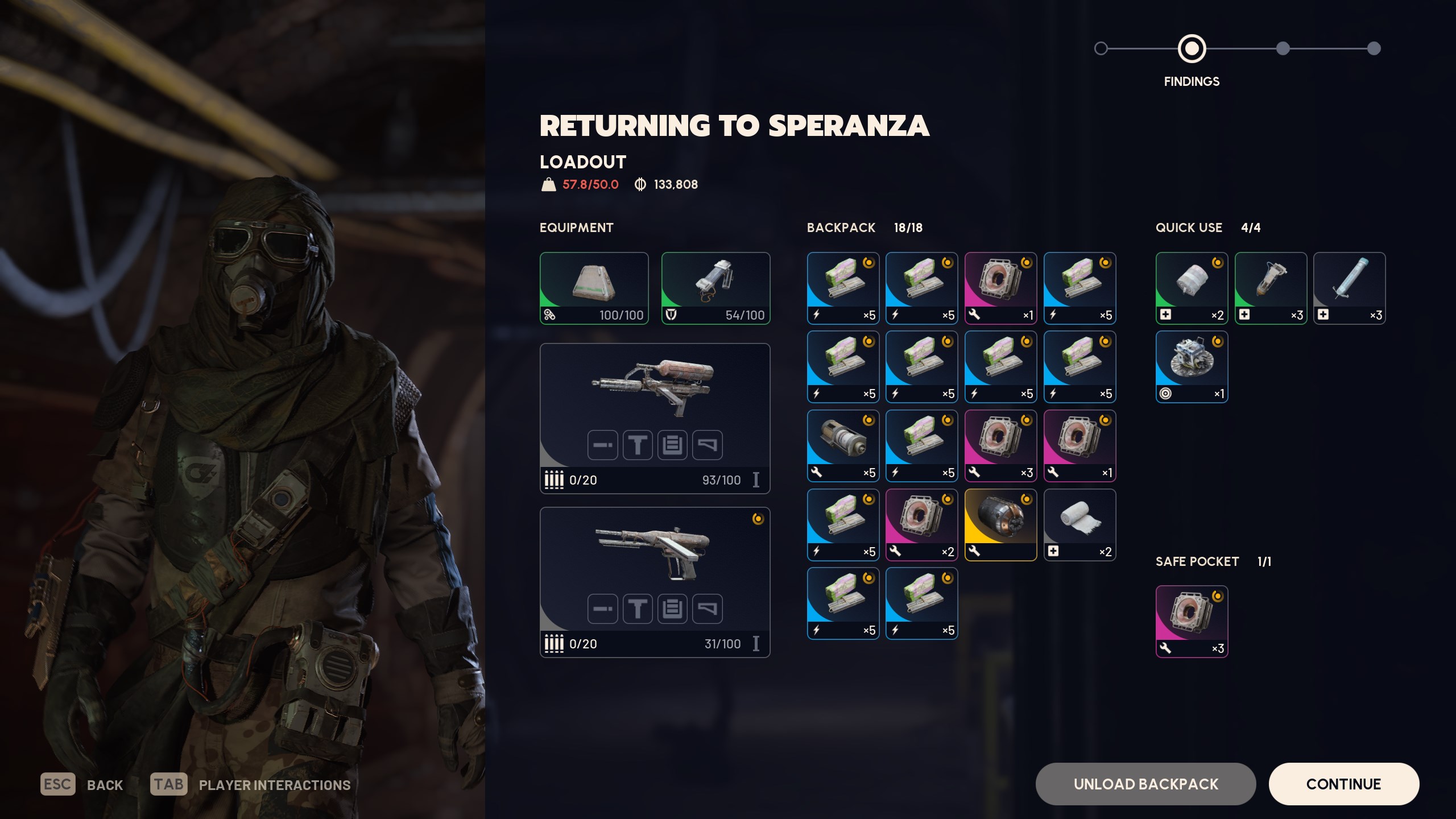Select the blue gadget quick use item
Image resolution: width=1456 pixels, height=819 pixels.
pyautogui.click(x=1192, y=367)
